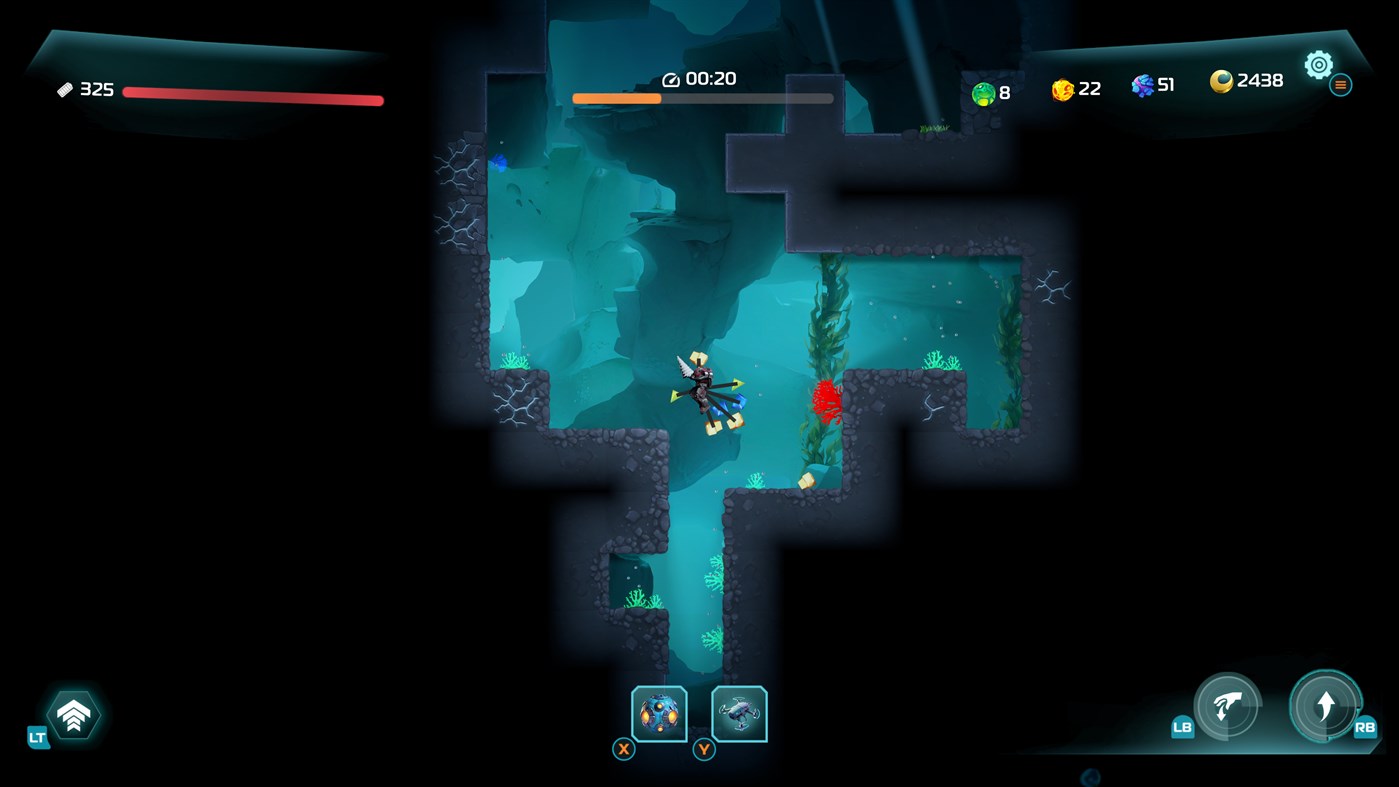Image resolution: width=1399 pixels, height=787 pixels.
Task: Select the spherical mine gadget on X
Action: (657, 712)
